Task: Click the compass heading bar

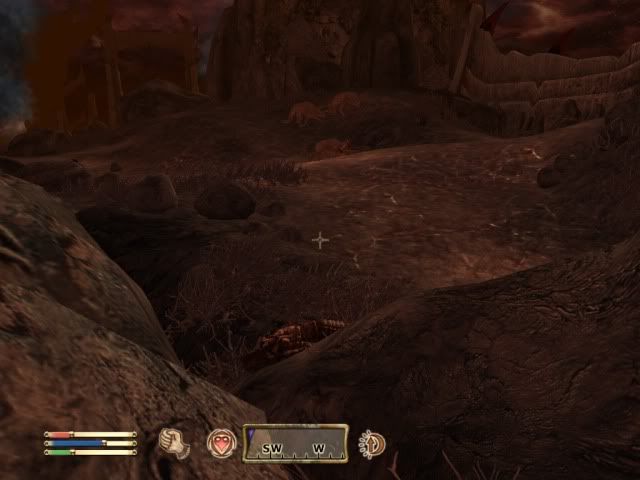Action: click(x=295, y=444)
